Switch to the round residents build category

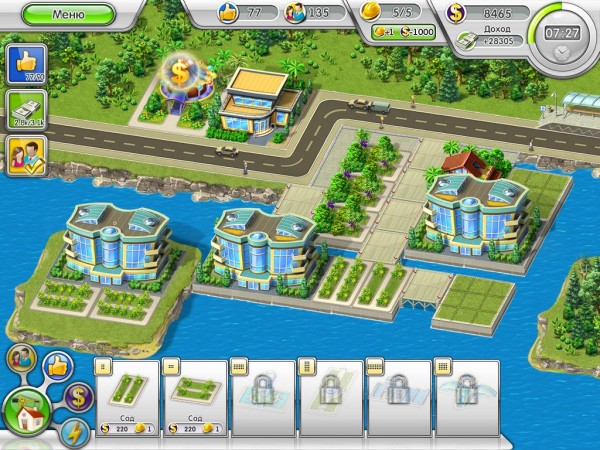click(x=21, y=359)
